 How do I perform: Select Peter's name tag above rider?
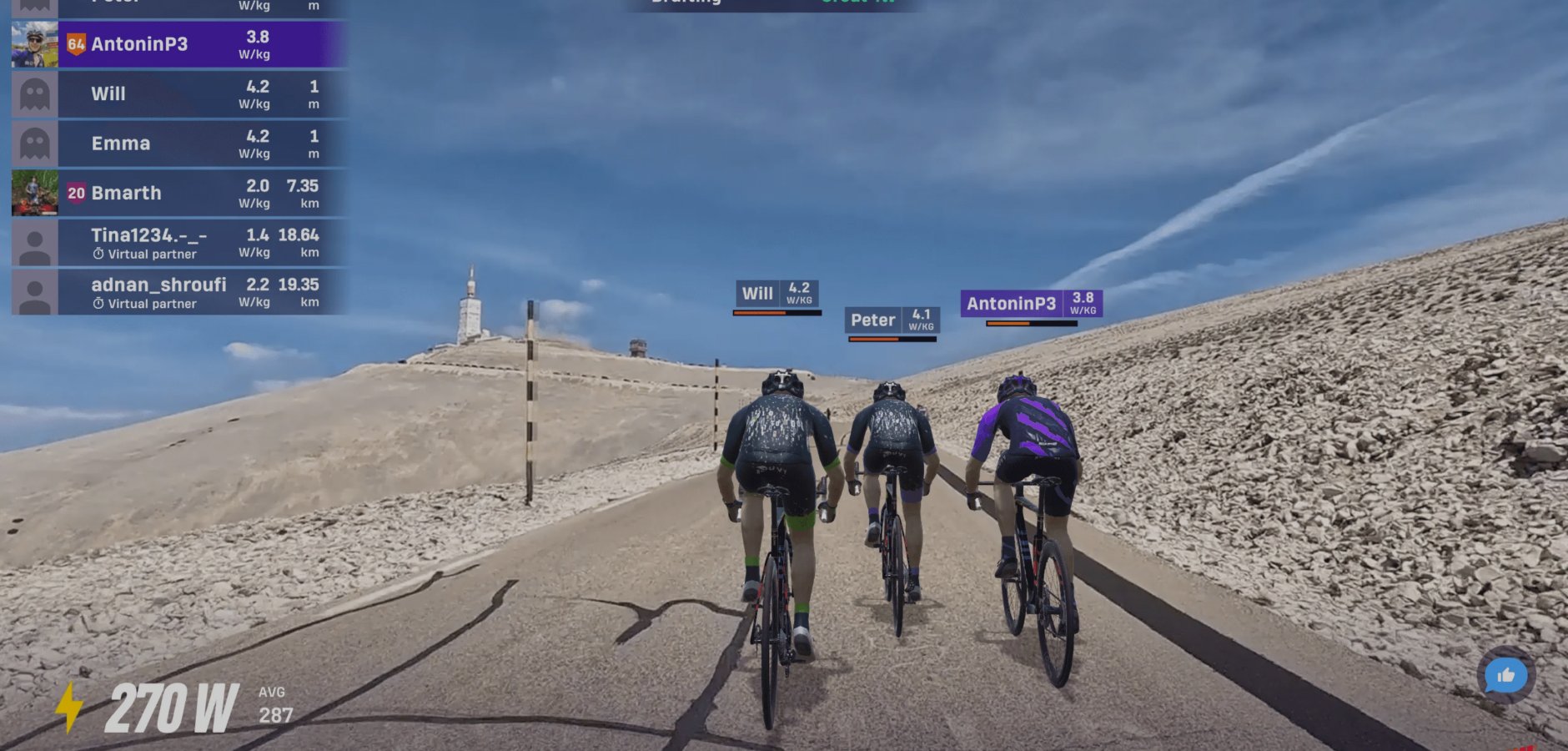[x=891, y=320]
